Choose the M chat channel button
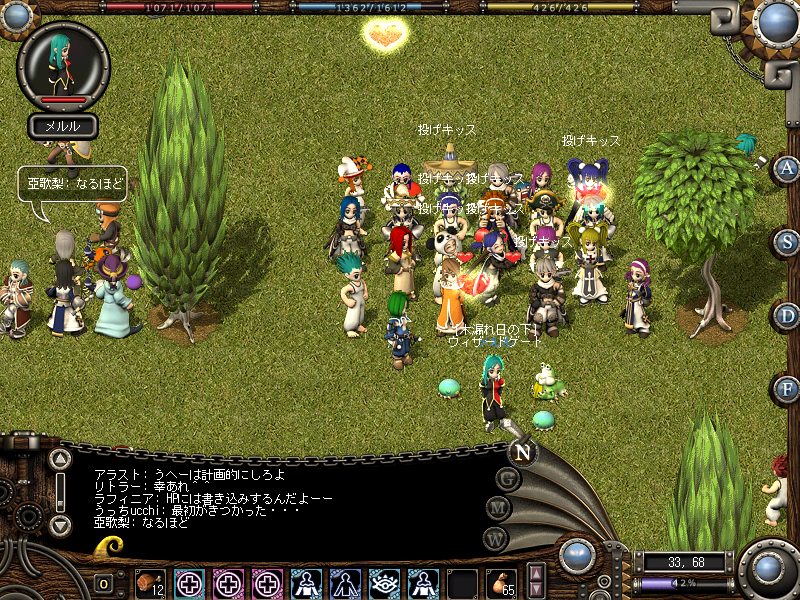Viewport: 800px width, 600px height. (x=499, y=508)
